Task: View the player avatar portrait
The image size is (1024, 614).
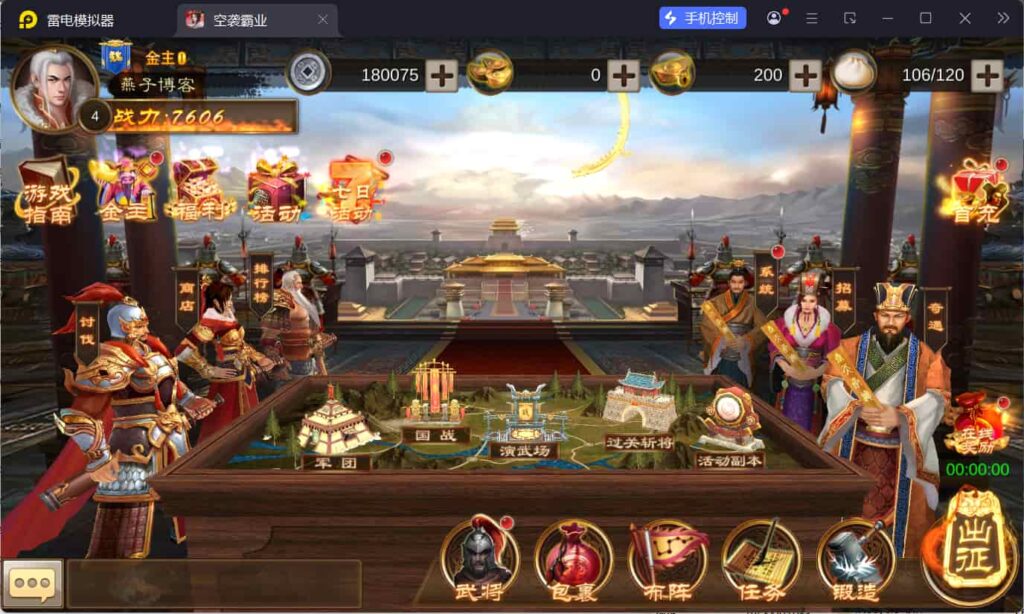Action: [52, 88]
